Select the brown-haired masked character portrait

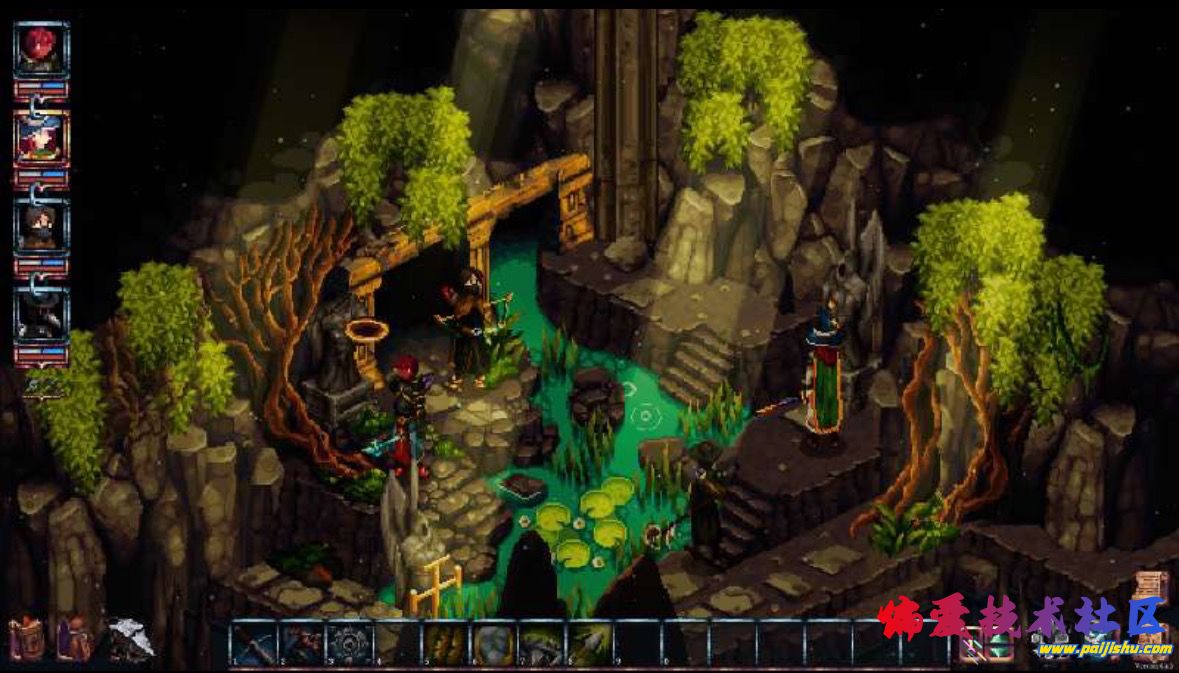[x=41, y=226]
